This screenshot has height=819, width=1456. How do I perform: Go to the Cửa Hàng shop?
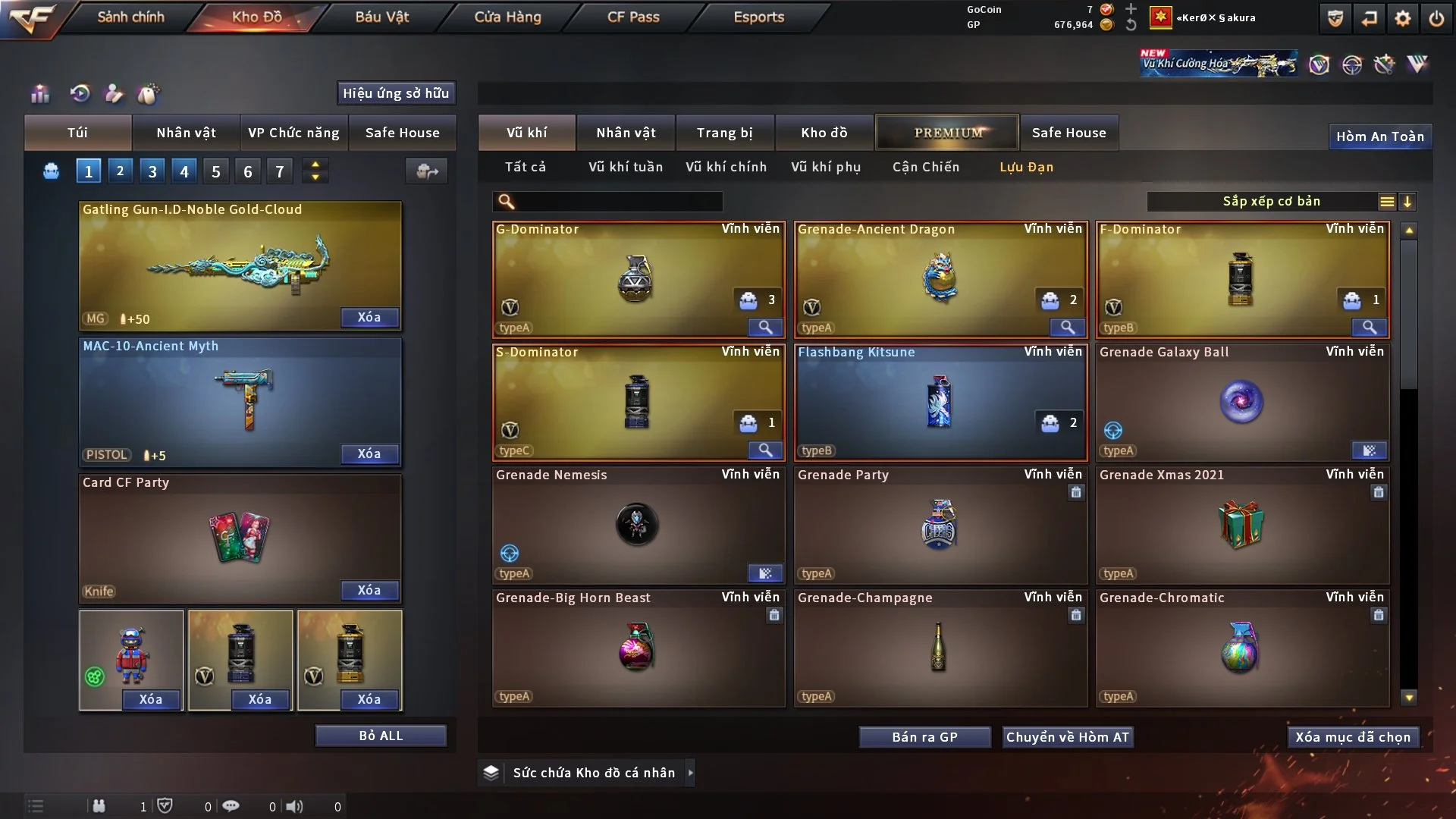(507, 17)
